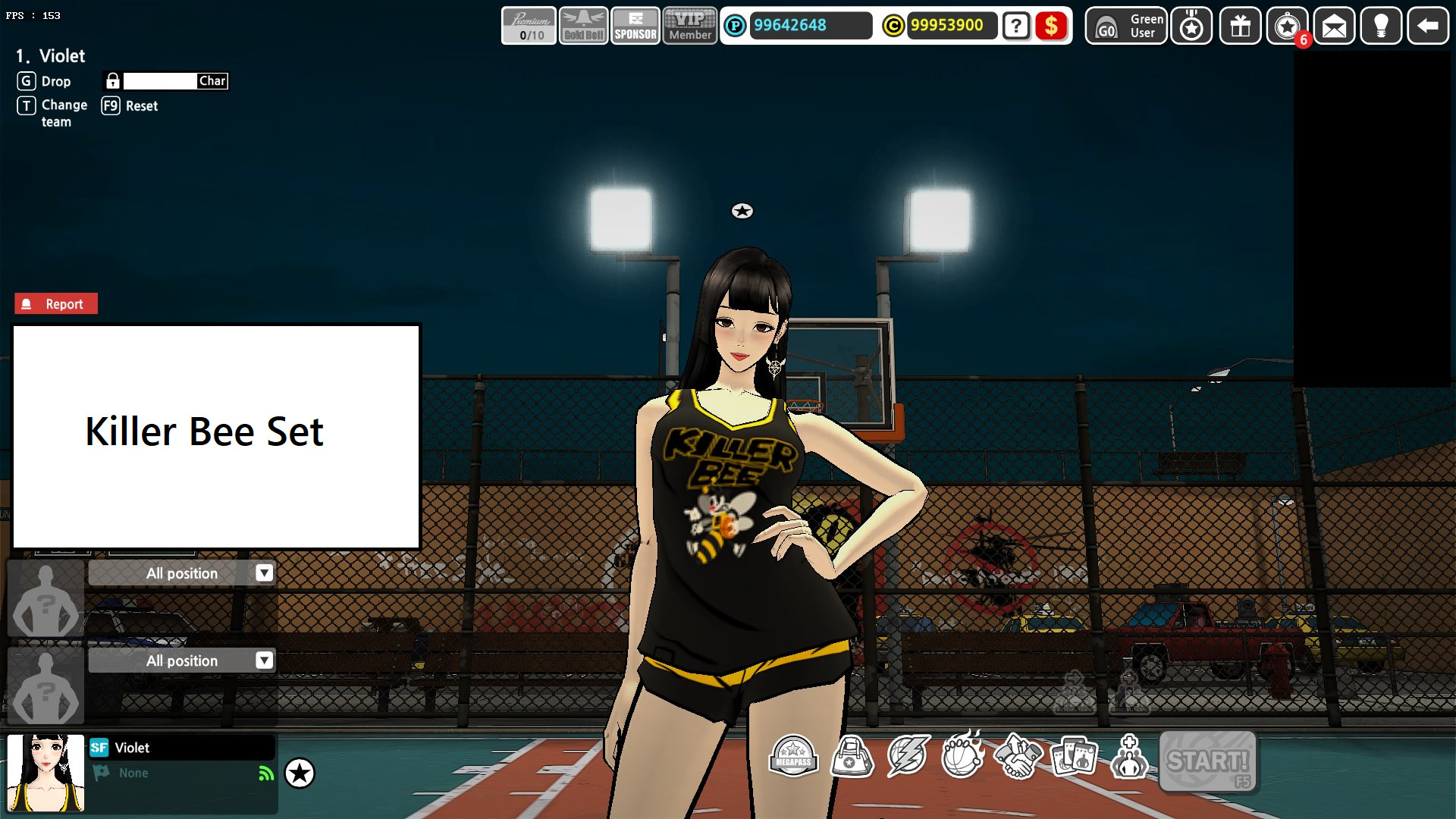Open the medal achievements icon
The height and width of the screenshot is (819, 1456).
1191,27
